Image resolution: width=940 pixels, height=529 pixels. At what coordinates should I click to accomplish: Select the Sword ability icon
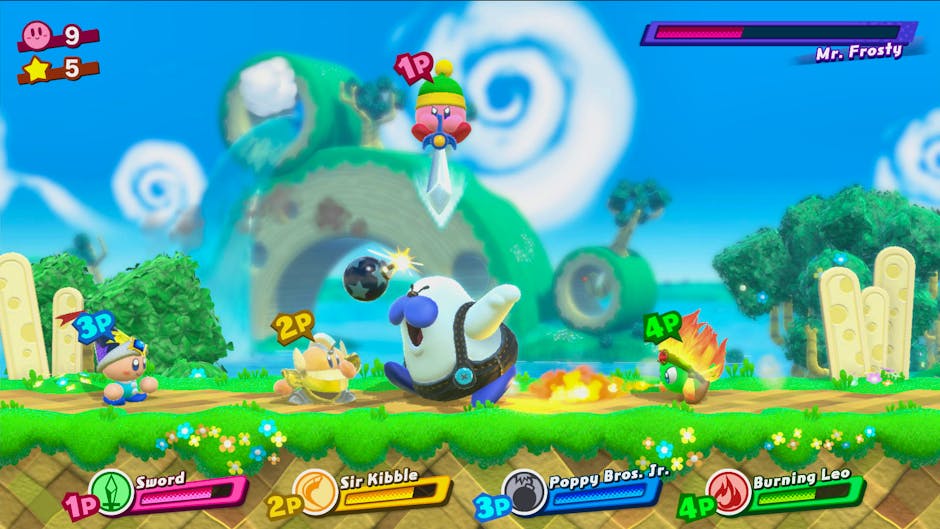tap(111, 492)
